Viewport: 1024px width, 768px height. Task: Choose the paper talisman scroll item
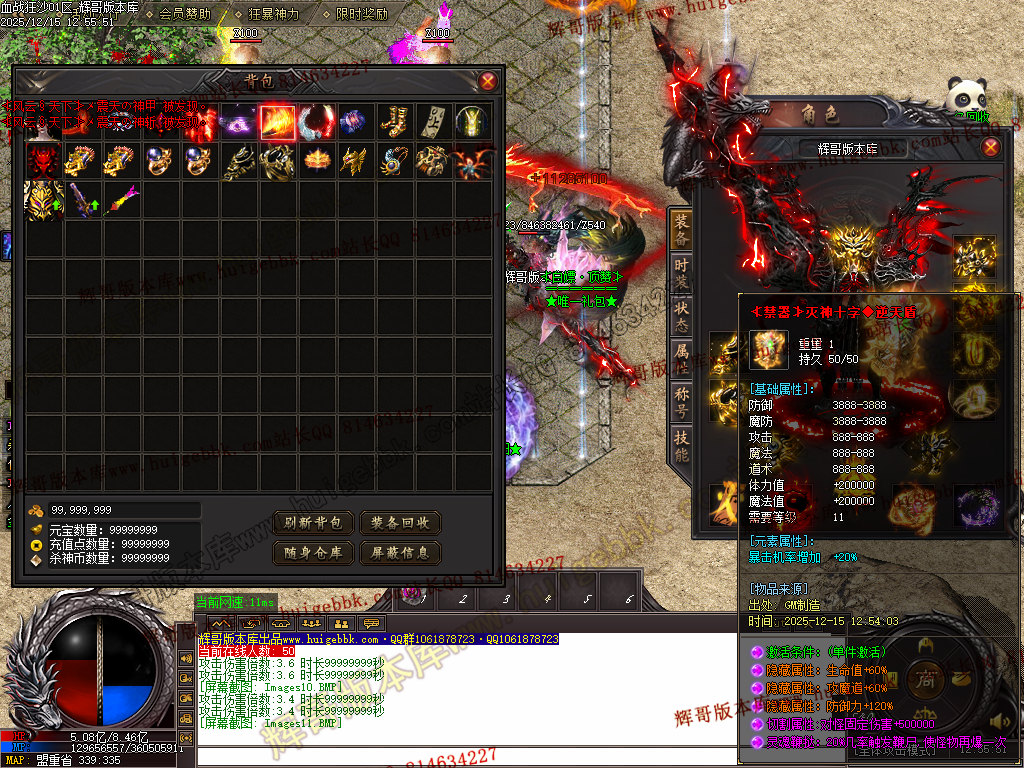coord(433,122)
